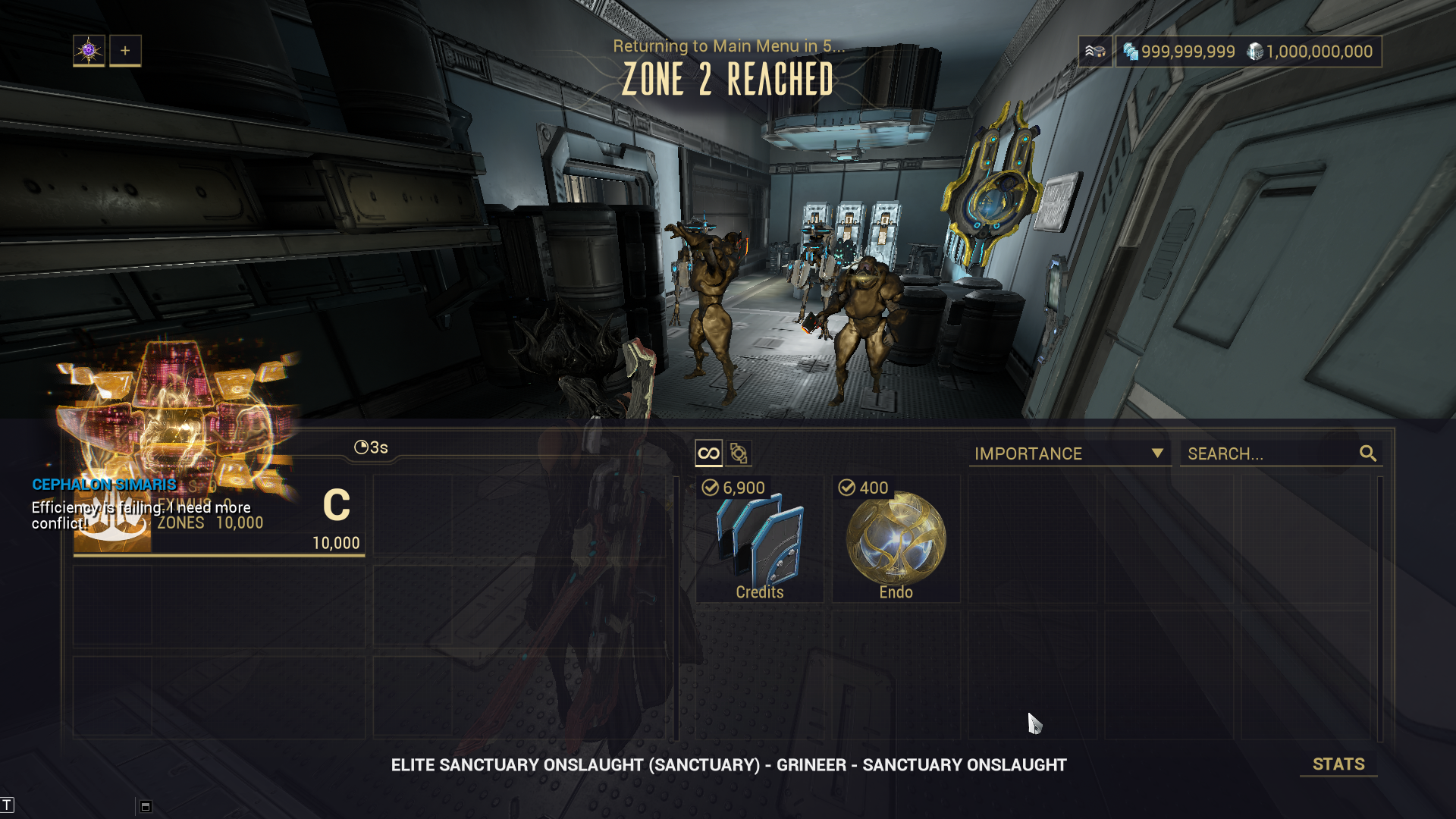The width and height of the screenshot is (1456, 819).
Task: Switch to the infinity-symbol rewards tab
Action: [x=708, y=453]
